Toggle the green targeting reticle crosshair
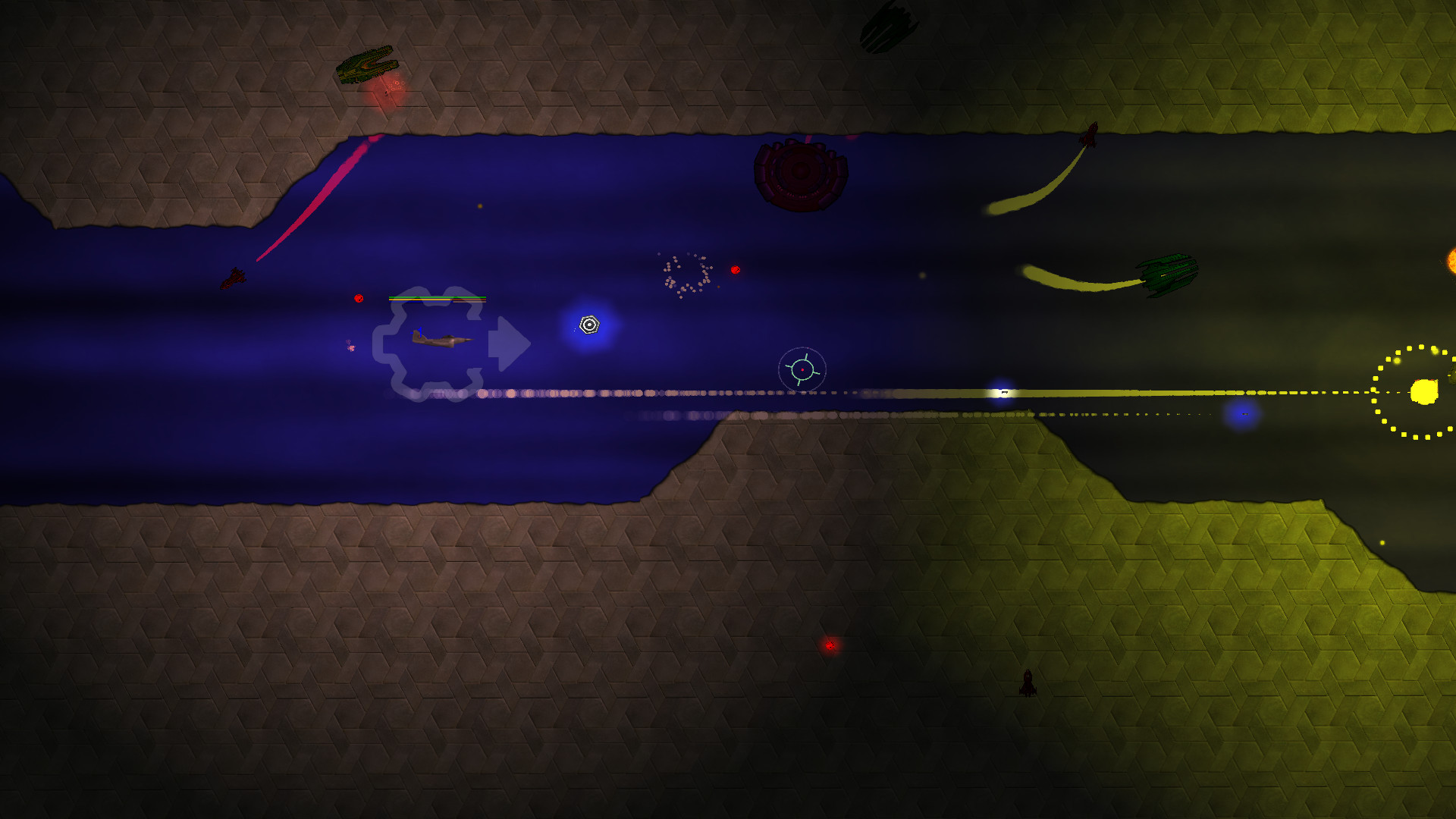The image size is (1456, 819). 802,369
